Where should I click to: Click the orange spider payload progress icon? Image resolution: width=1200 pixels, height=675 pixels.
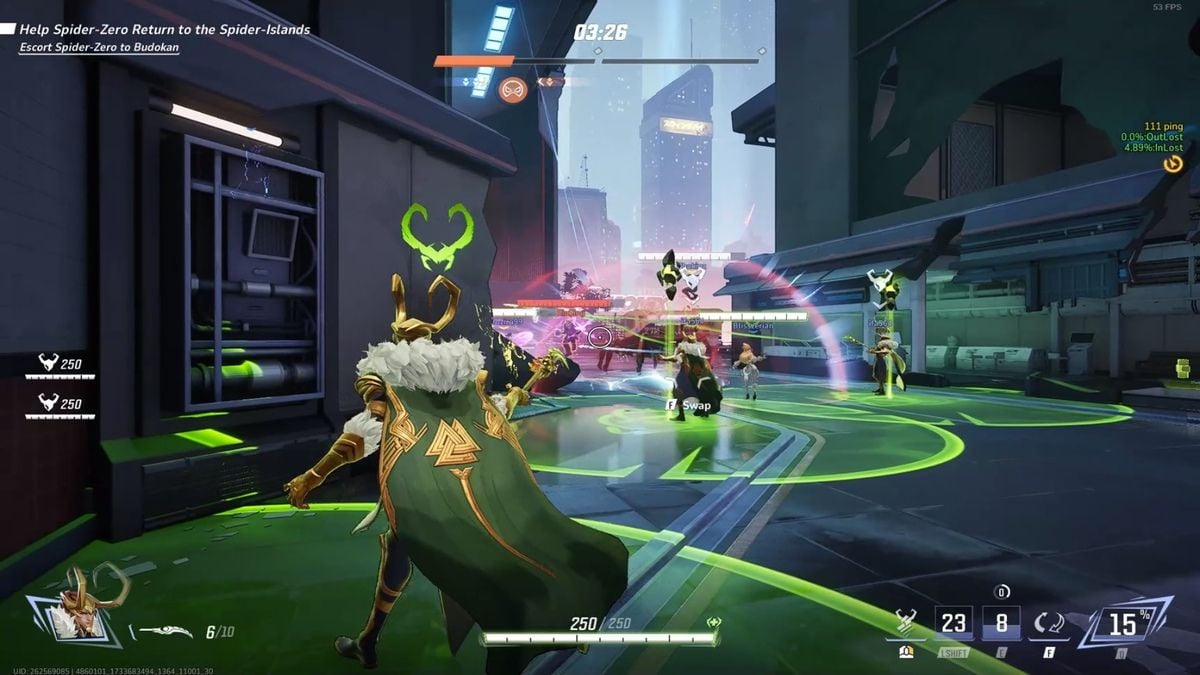513,88
